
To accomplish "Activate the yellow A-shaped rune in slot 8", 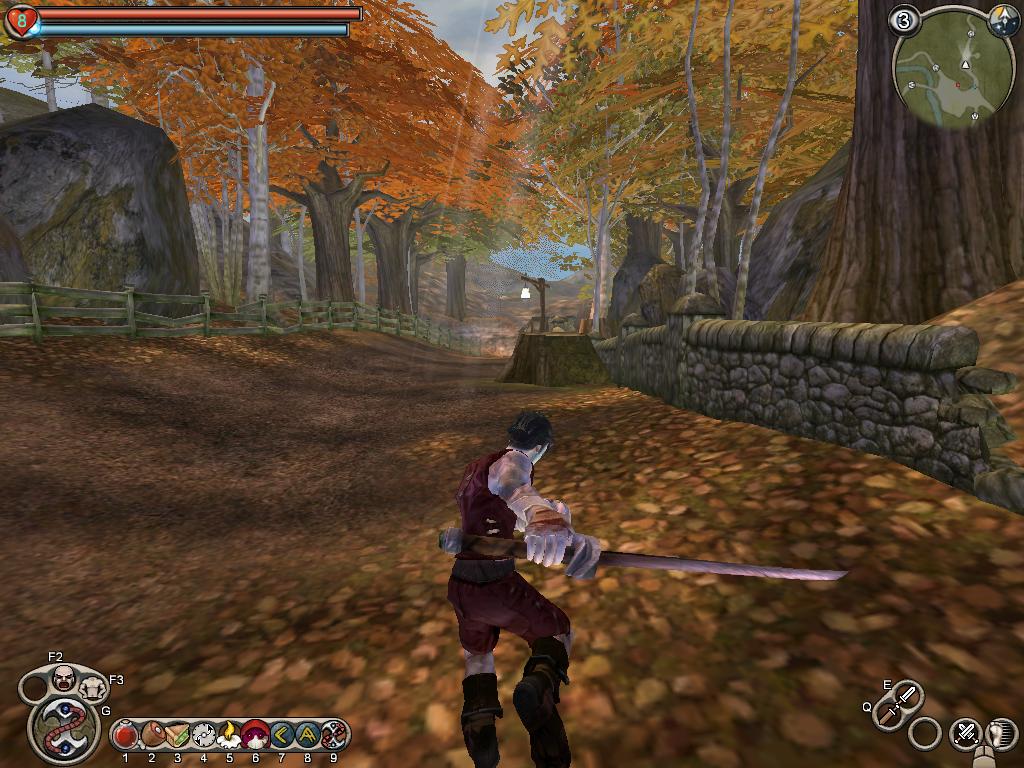I will (307, 736).
